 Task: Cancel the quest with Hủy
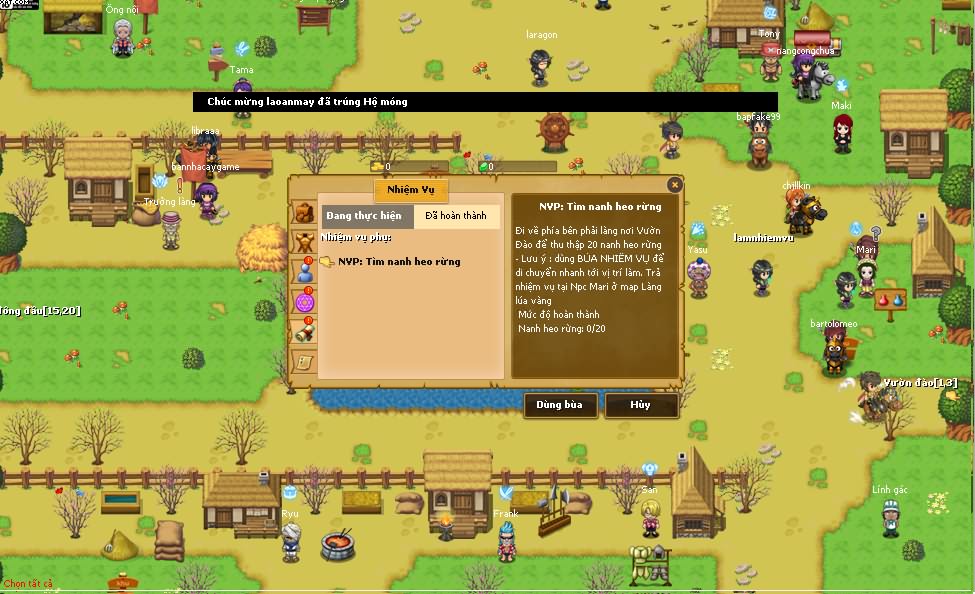(641, 405)
